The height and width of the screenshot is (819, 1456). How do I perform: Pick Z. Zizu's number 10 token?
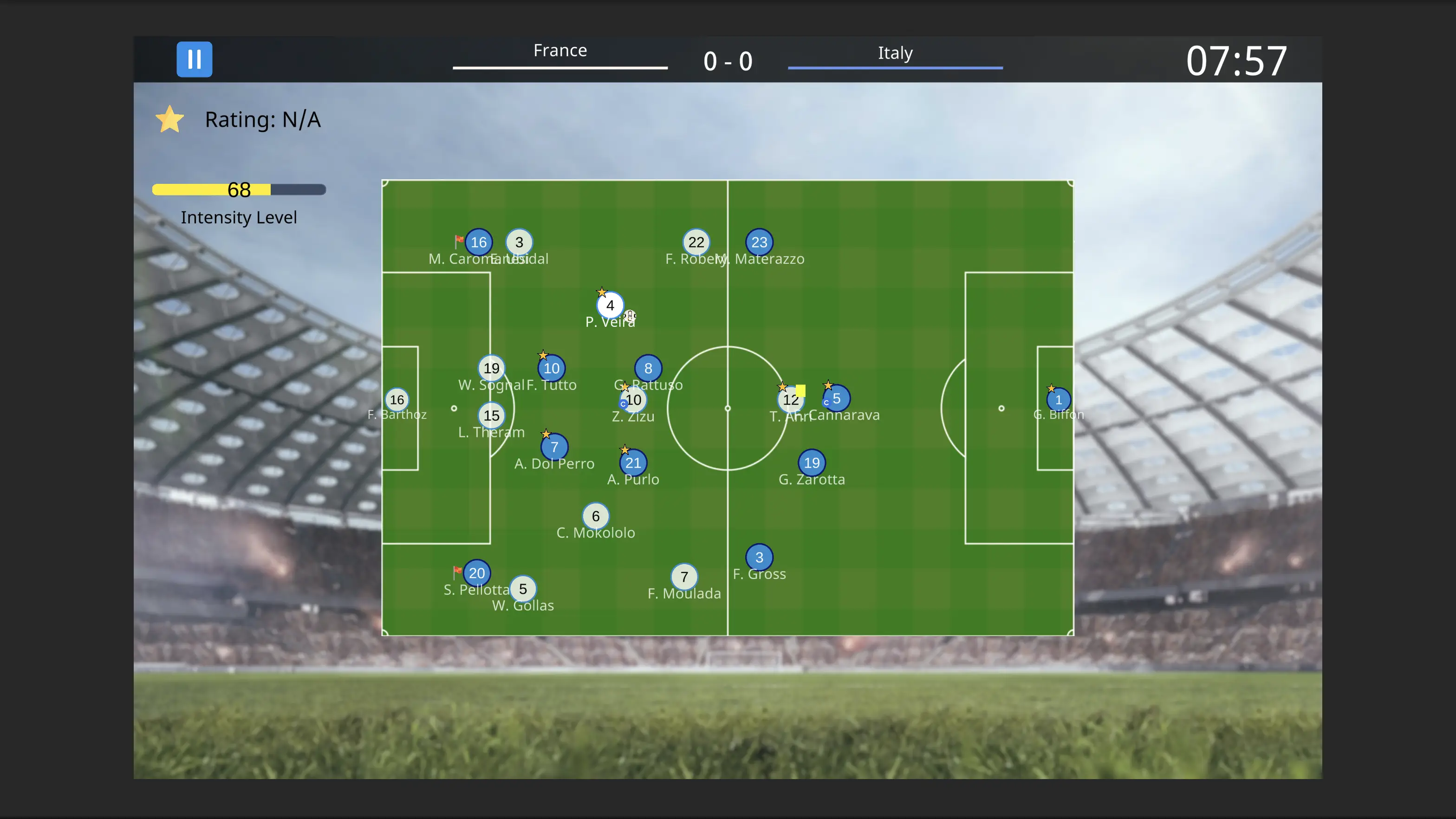[x=634, y=400]
